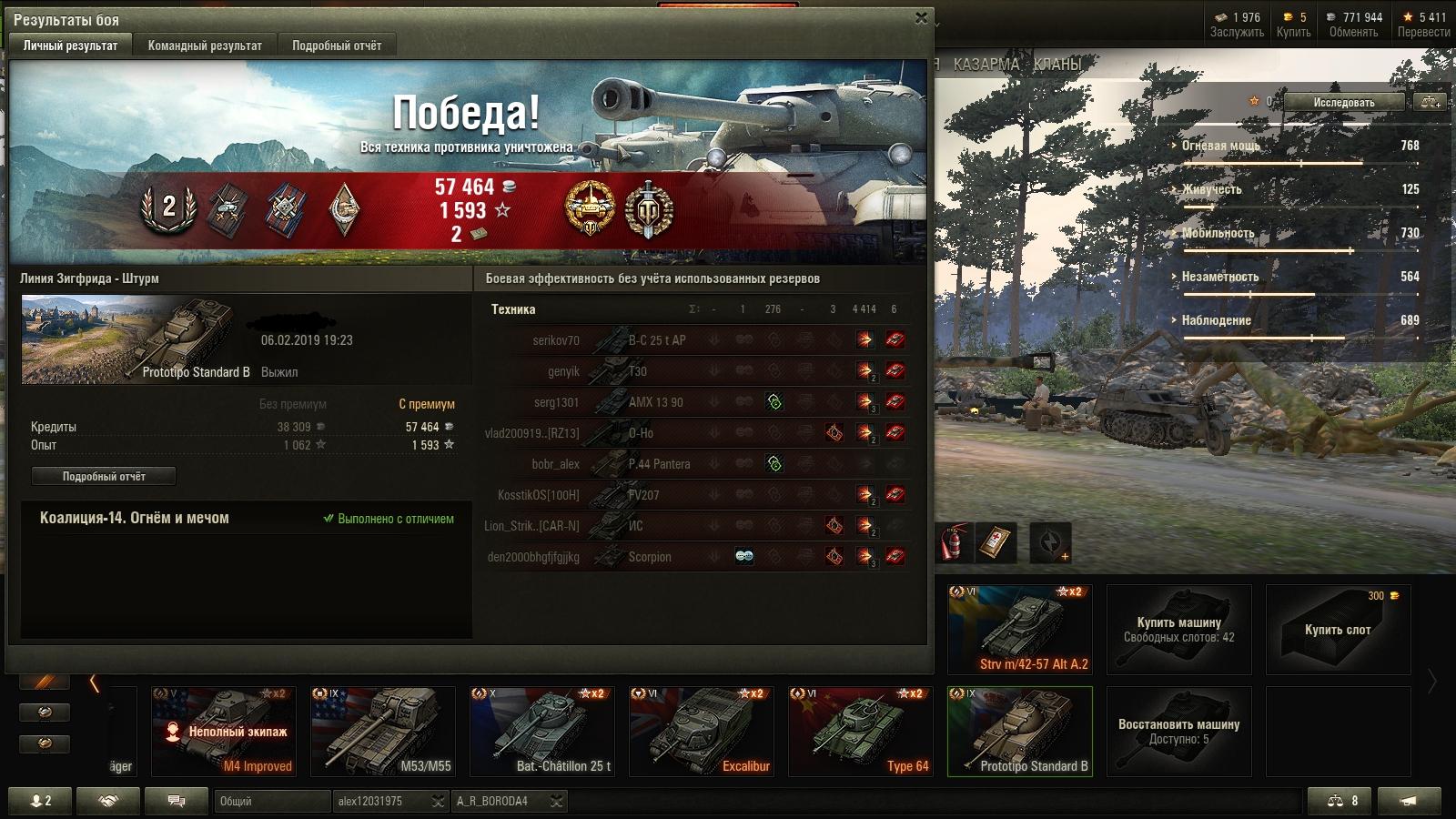
Task: Choose the Prototipo Standard B tank
Action: 1019,731
